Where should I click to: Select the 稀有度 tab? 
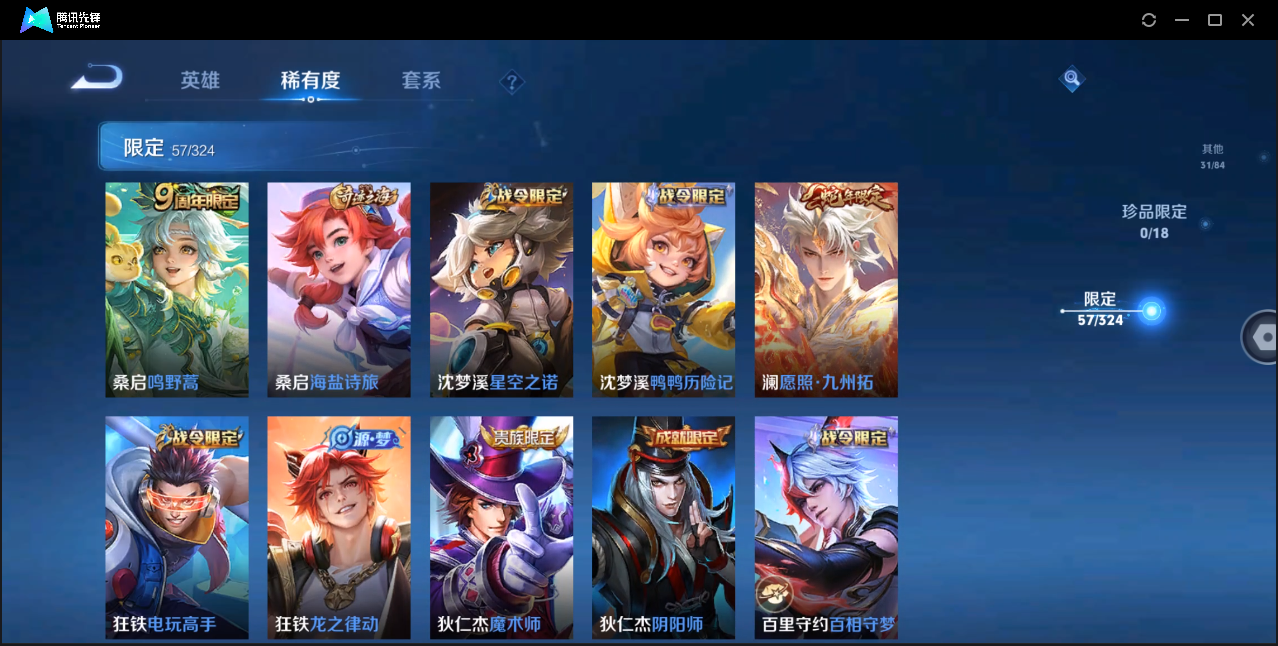310,81
